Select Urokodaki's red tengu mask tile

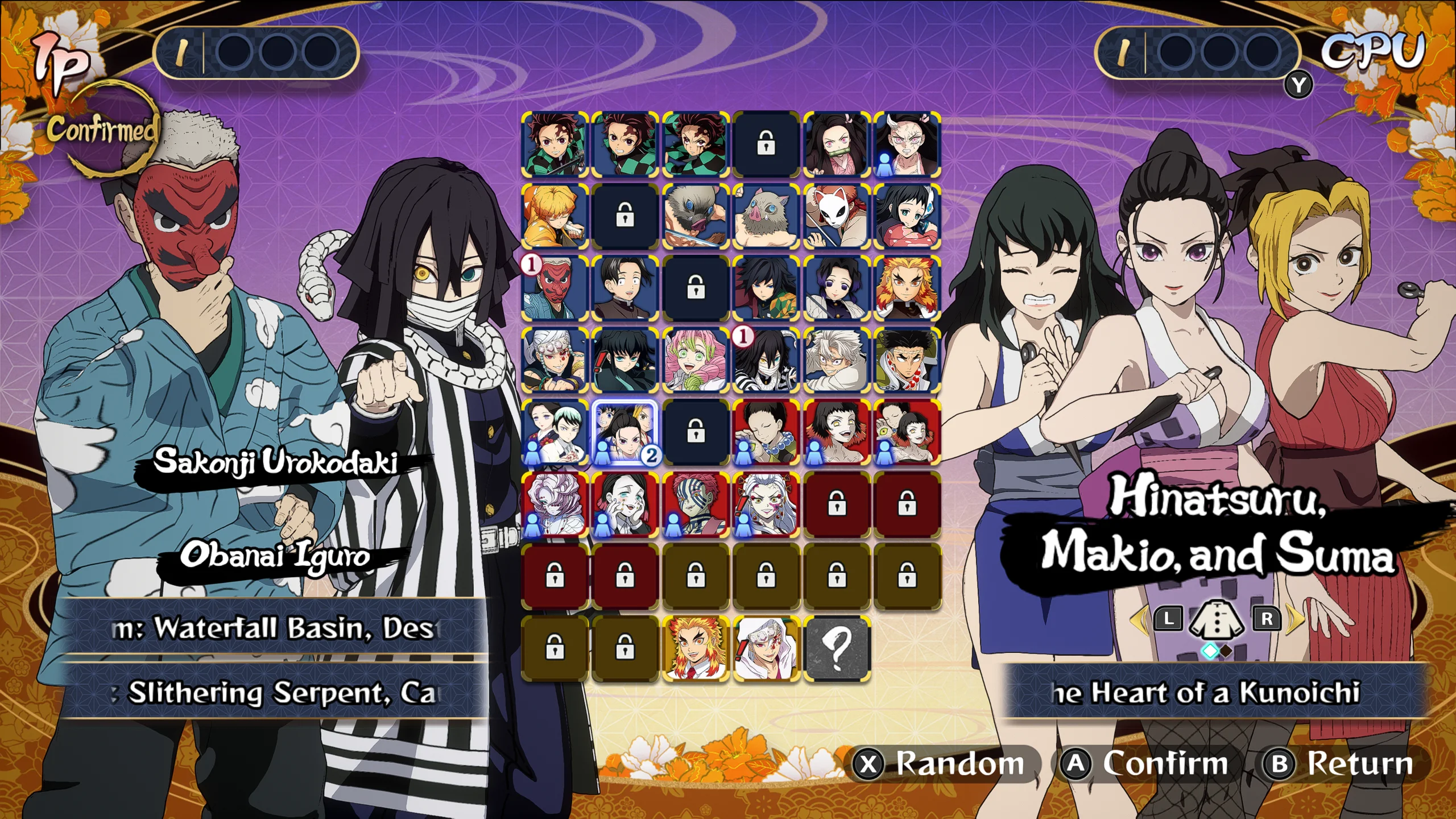(x=555, y=288)
